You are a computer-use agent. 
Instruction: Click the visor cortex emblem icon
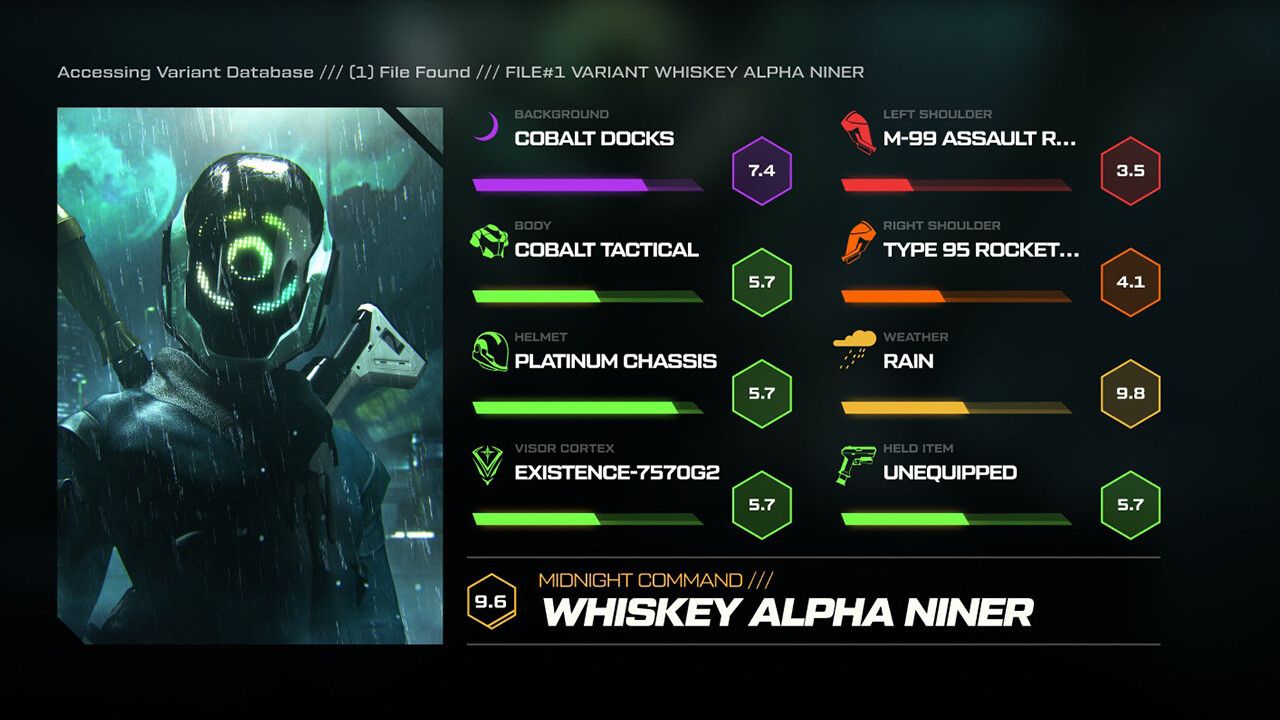pos(488,465)
